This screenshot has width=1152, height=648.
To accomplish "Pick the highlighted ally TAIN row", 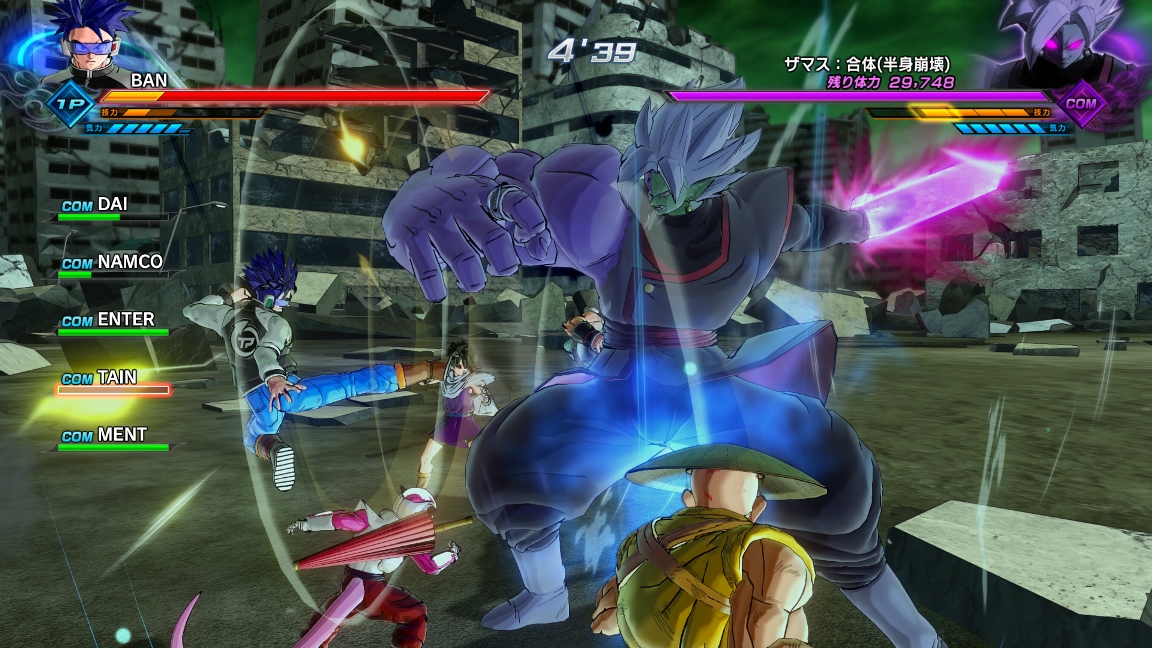I will 110,380.
